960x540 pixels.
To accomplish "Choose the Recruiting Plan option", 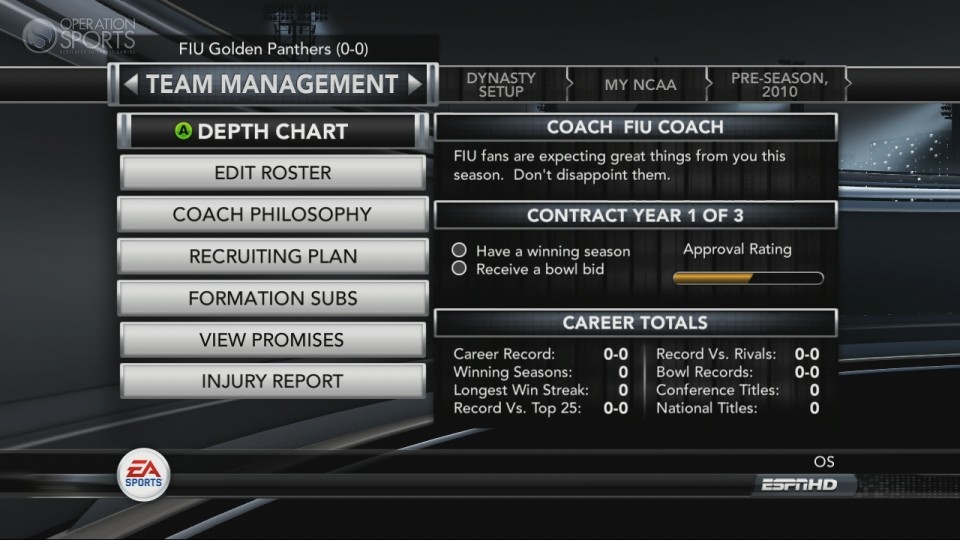I will coord(272,257).
